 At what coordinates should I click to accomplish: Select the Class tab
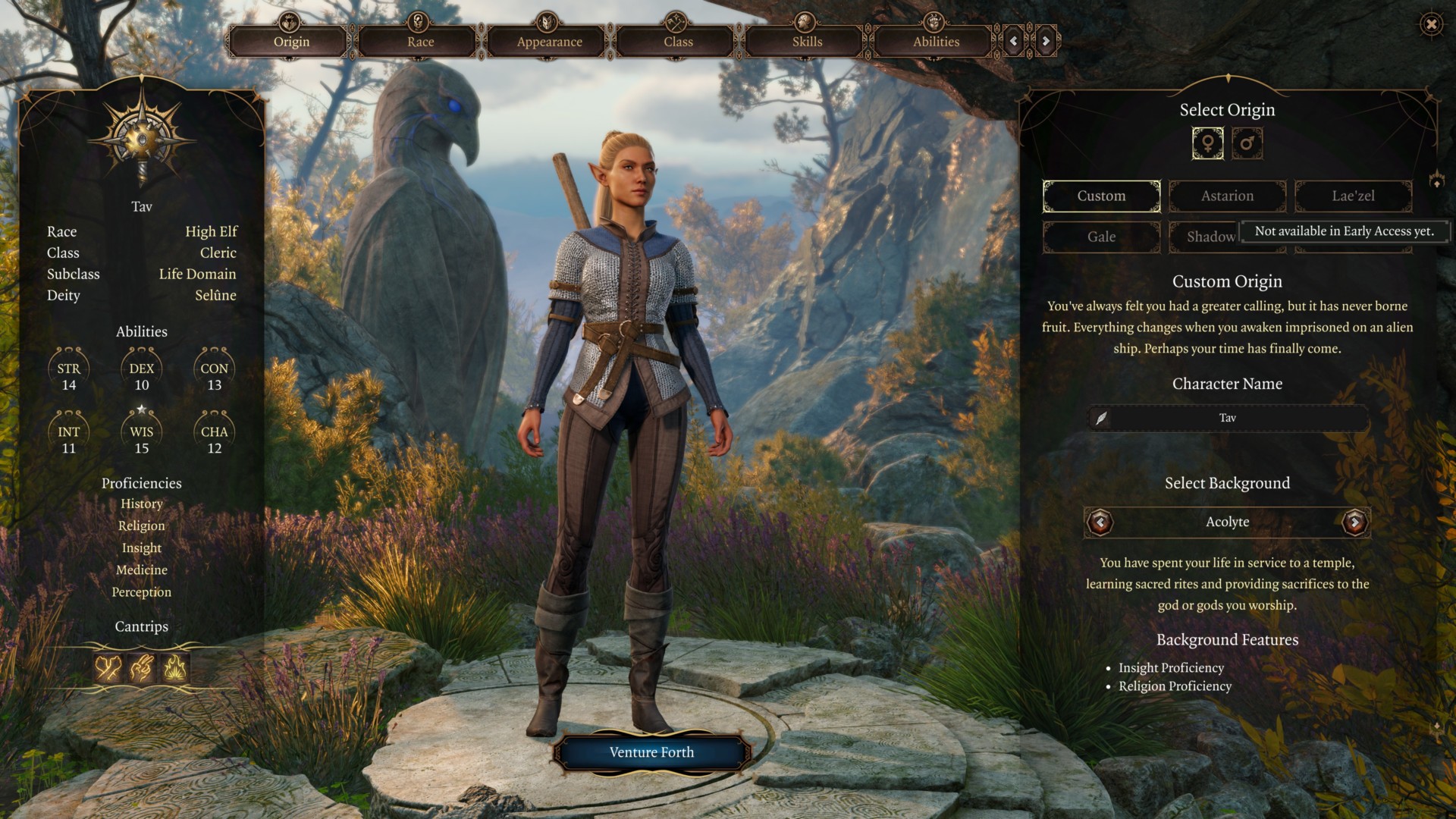pyautogui.click(x=678, y=42)
